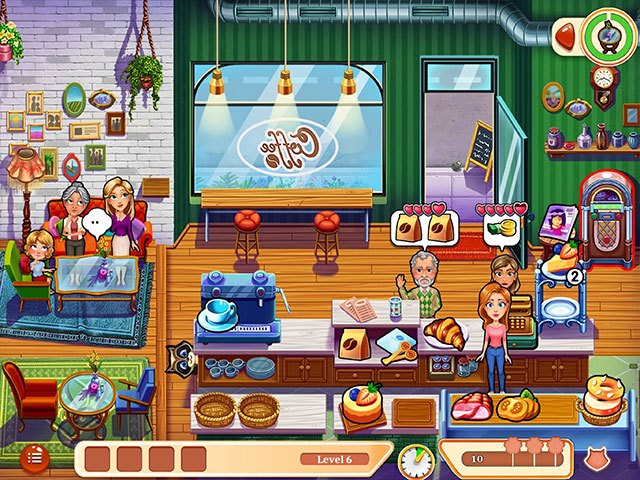This screenshot has height=480, width=640.
Task: Pick the ham slice from the tray
Action: pyautogui.click(x=471, y=406)
